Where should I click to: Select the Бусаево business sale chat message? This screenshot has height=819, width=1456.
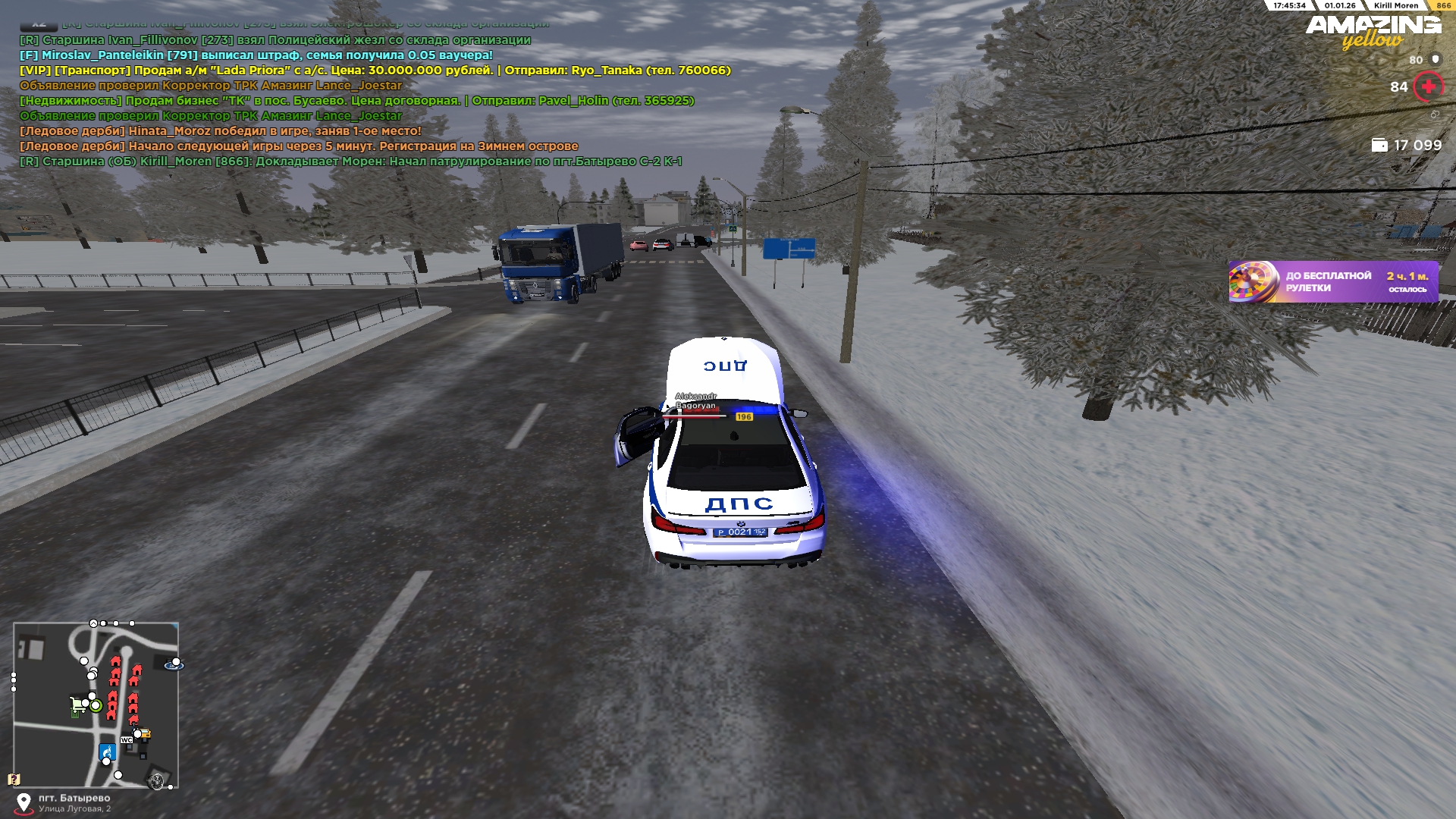356,101
